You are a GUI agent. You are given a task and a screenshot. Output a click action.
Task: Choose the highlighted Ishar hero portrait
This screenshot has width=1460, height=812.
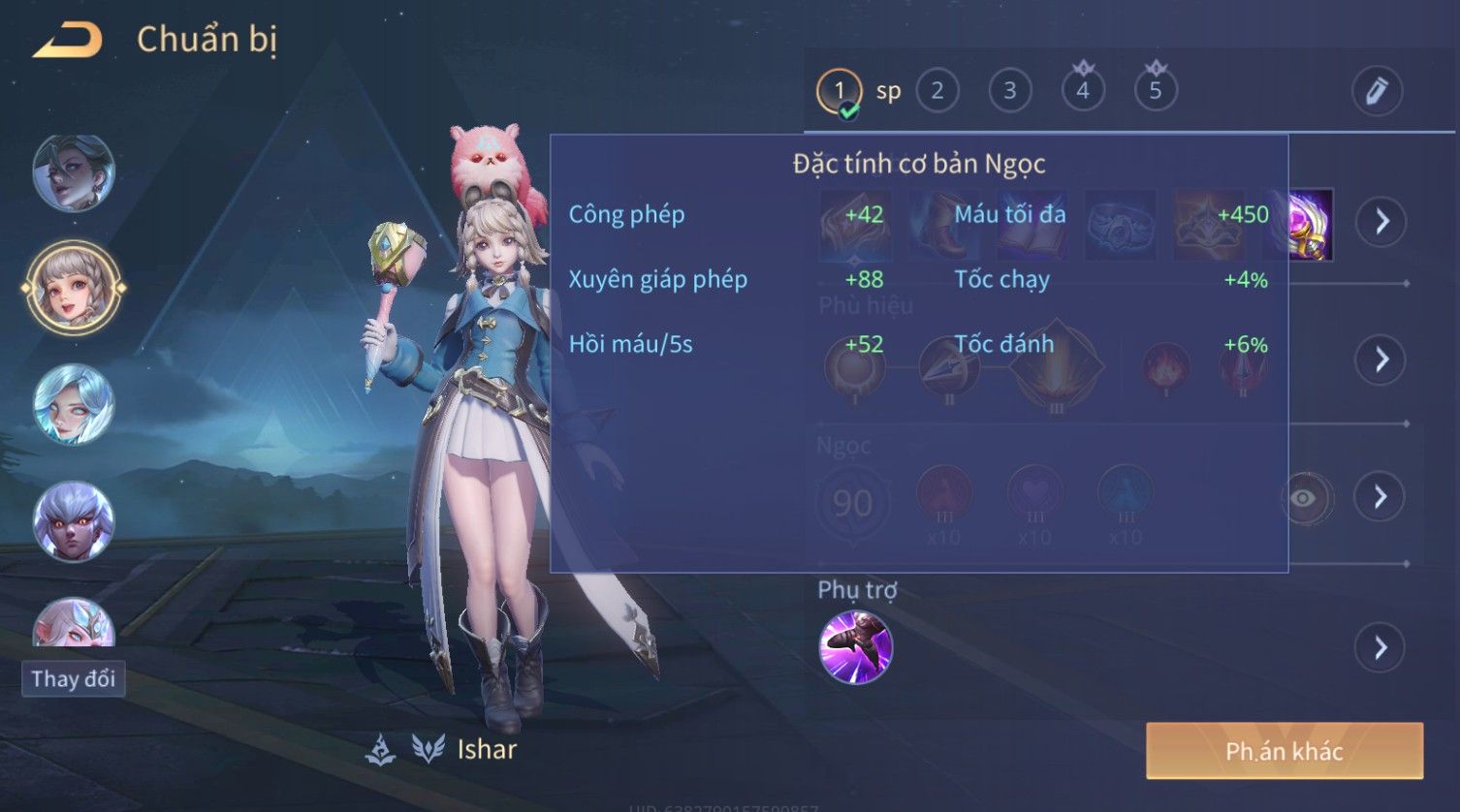(74, 288)
